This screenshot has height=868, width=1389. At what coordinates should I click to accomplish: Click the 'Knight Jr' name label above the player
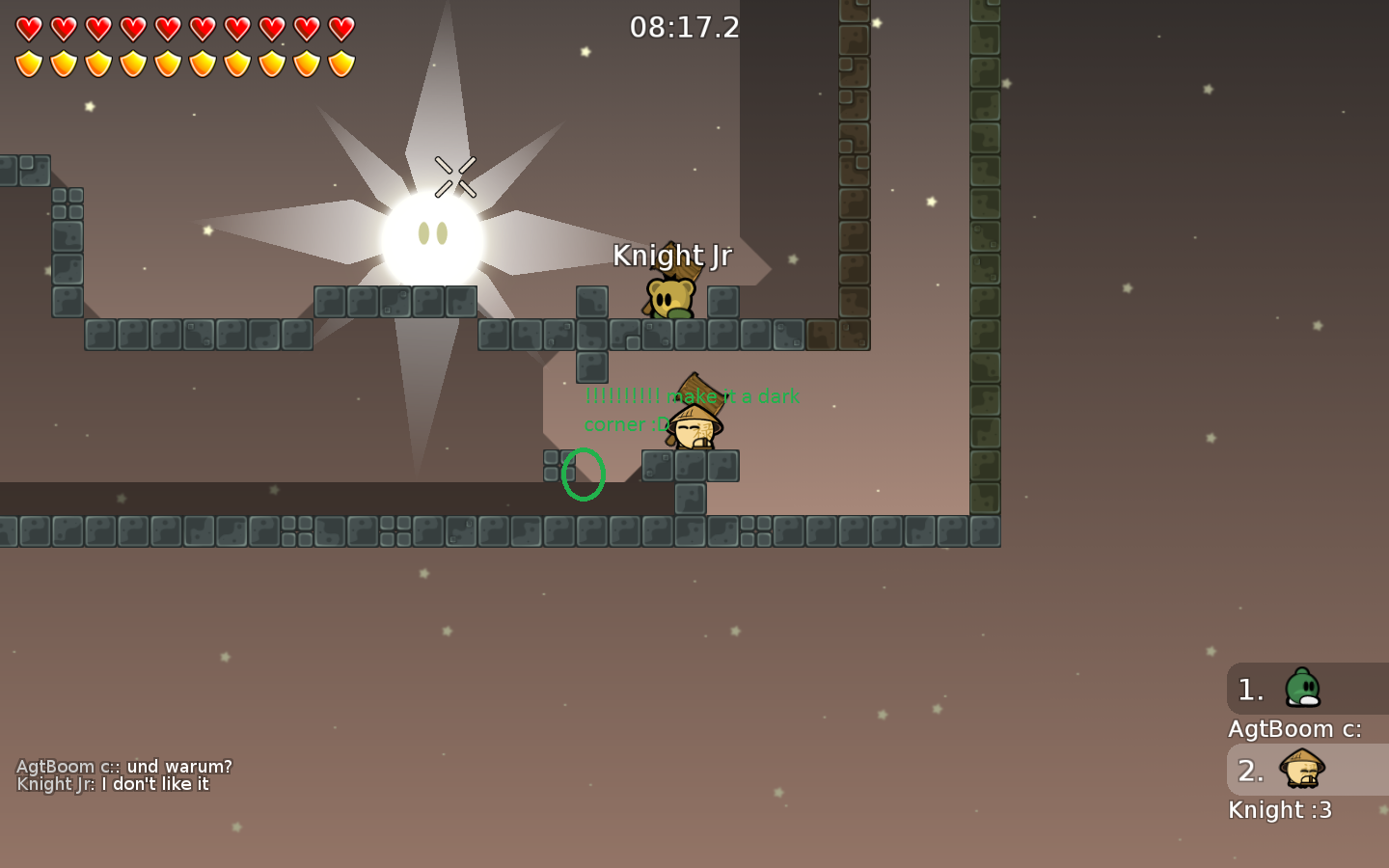pyautogui.click(x=673, y=256)
